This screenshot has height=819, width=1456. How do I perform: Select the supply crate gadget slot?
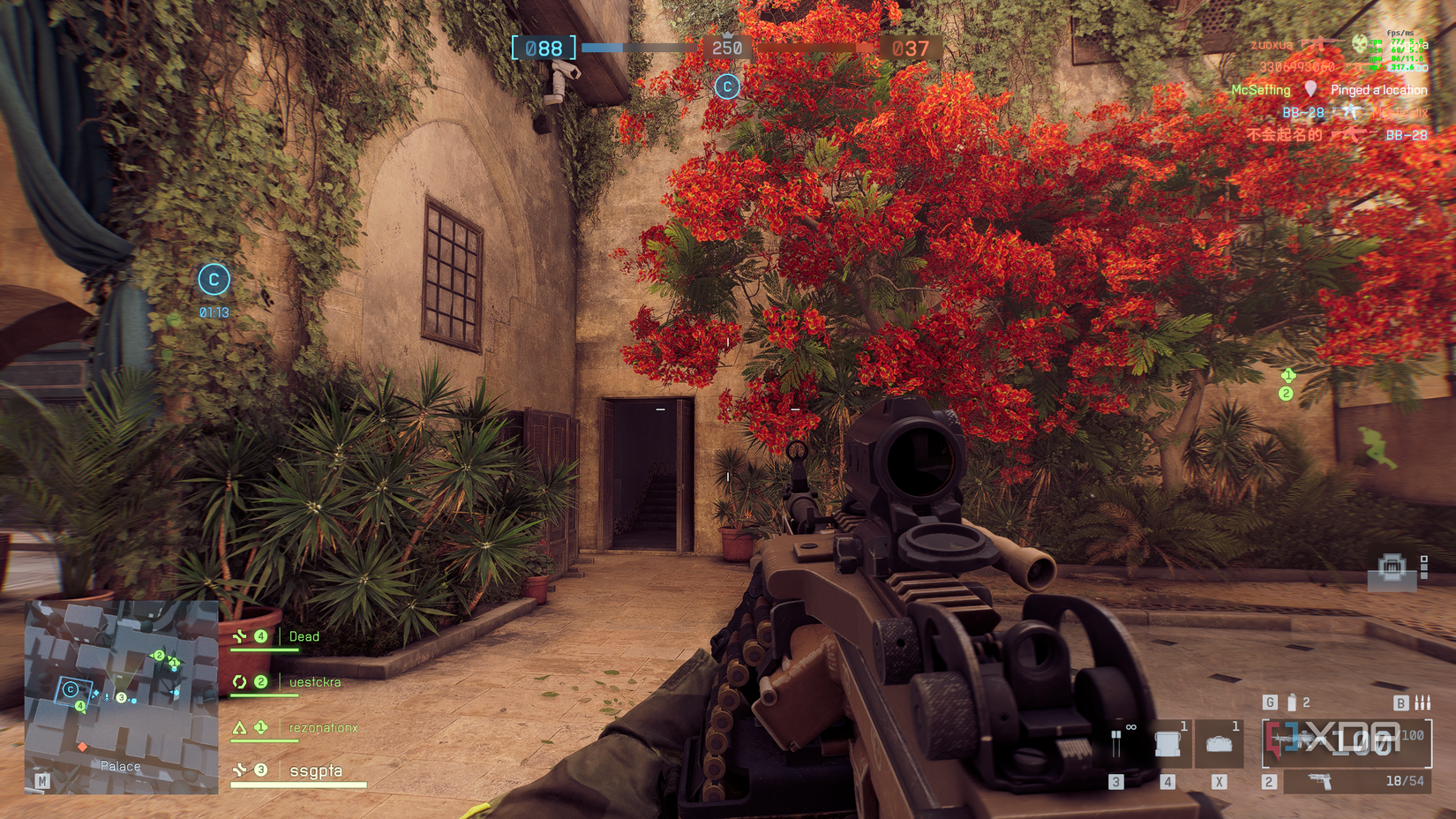click(x=1168, y=743)
